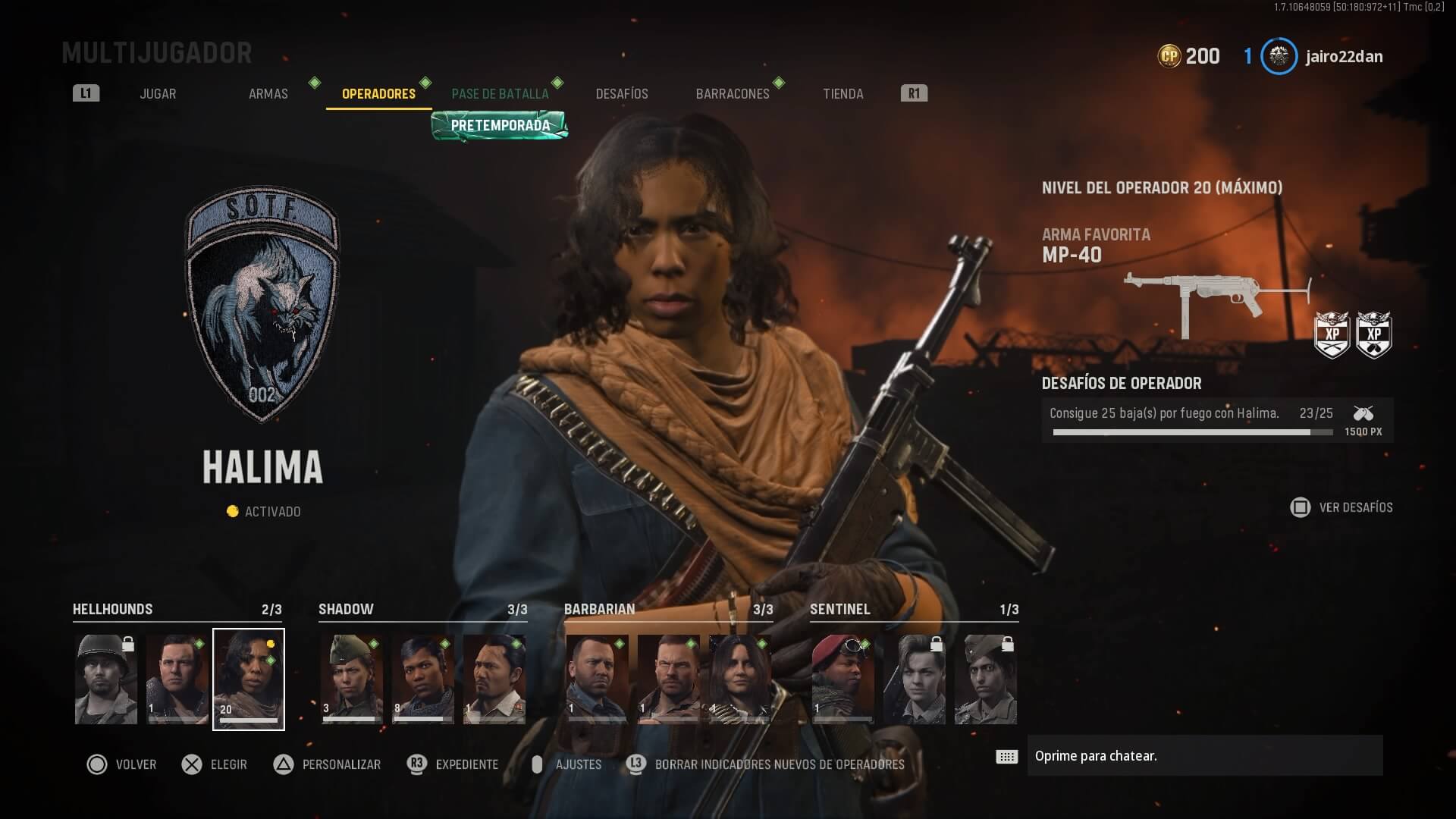Viewport: 1456px width, 819px height.
Task: Switch to the Barracones tab
Action: click(733, 94)
